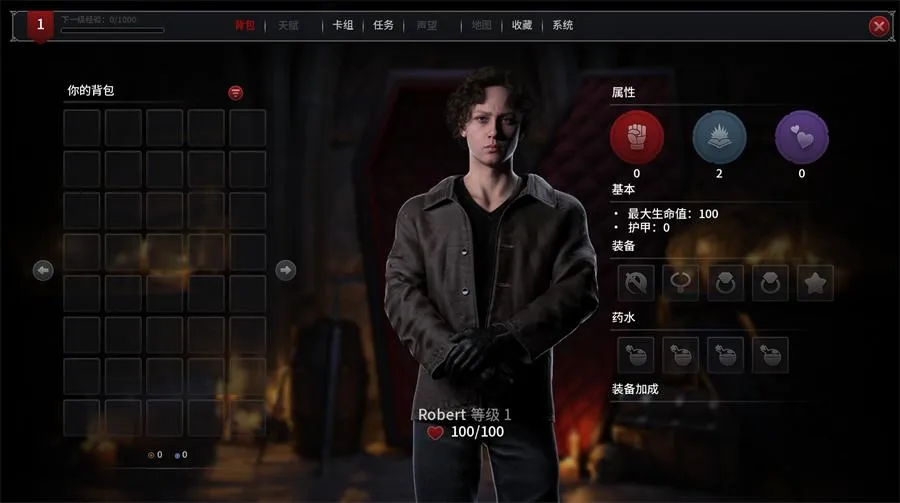
Task: Open the 卡组 deck tab
Action: [343, 26]
